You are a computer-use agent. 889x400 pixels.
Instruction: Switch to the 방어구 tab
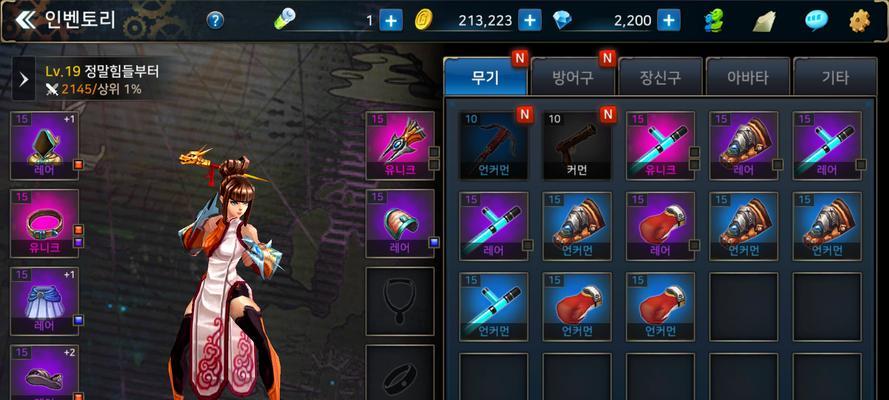(573, 76)
